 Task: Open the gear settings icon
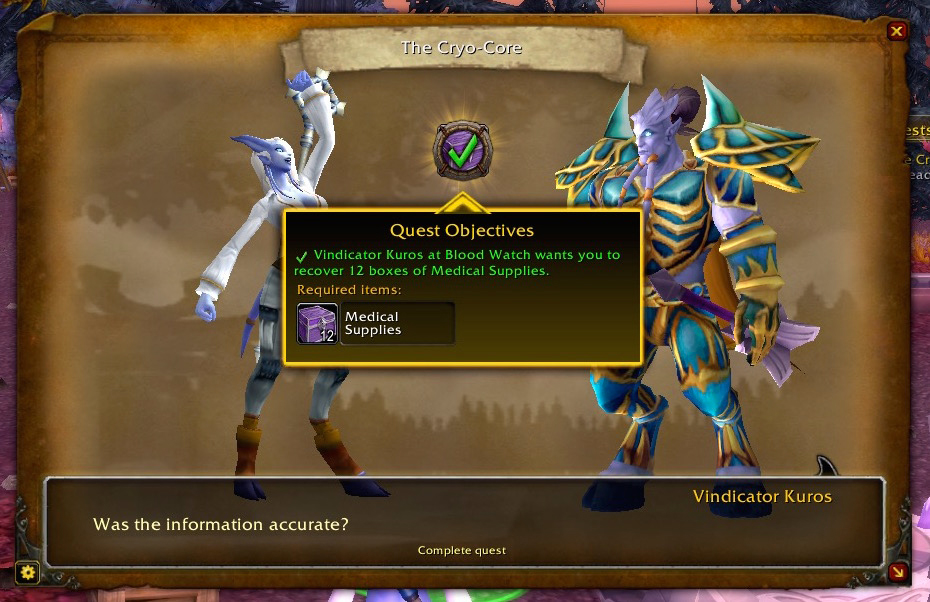coord(28,572)
